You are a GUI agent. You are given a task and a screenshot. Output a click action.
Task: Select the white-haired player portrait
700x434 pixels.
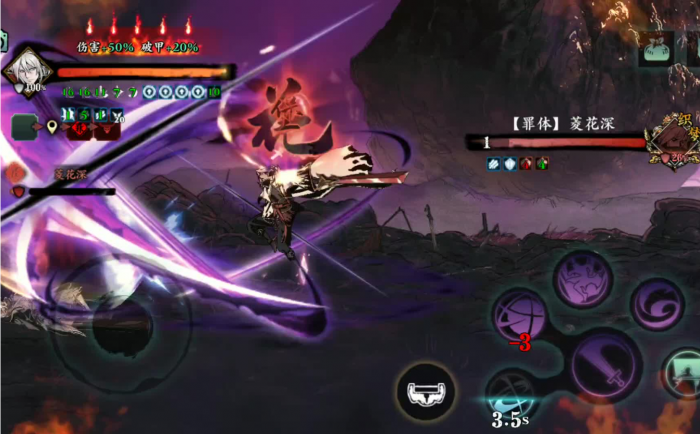coord(24,70)
